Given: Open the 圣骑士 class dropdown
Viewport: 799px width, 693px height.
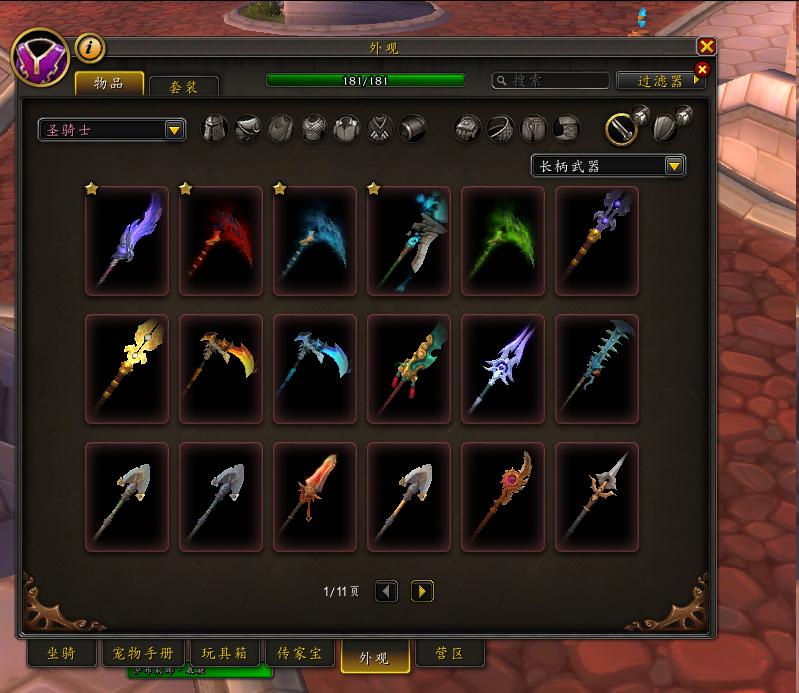Looking at the screenshot, I should point(112,130).
